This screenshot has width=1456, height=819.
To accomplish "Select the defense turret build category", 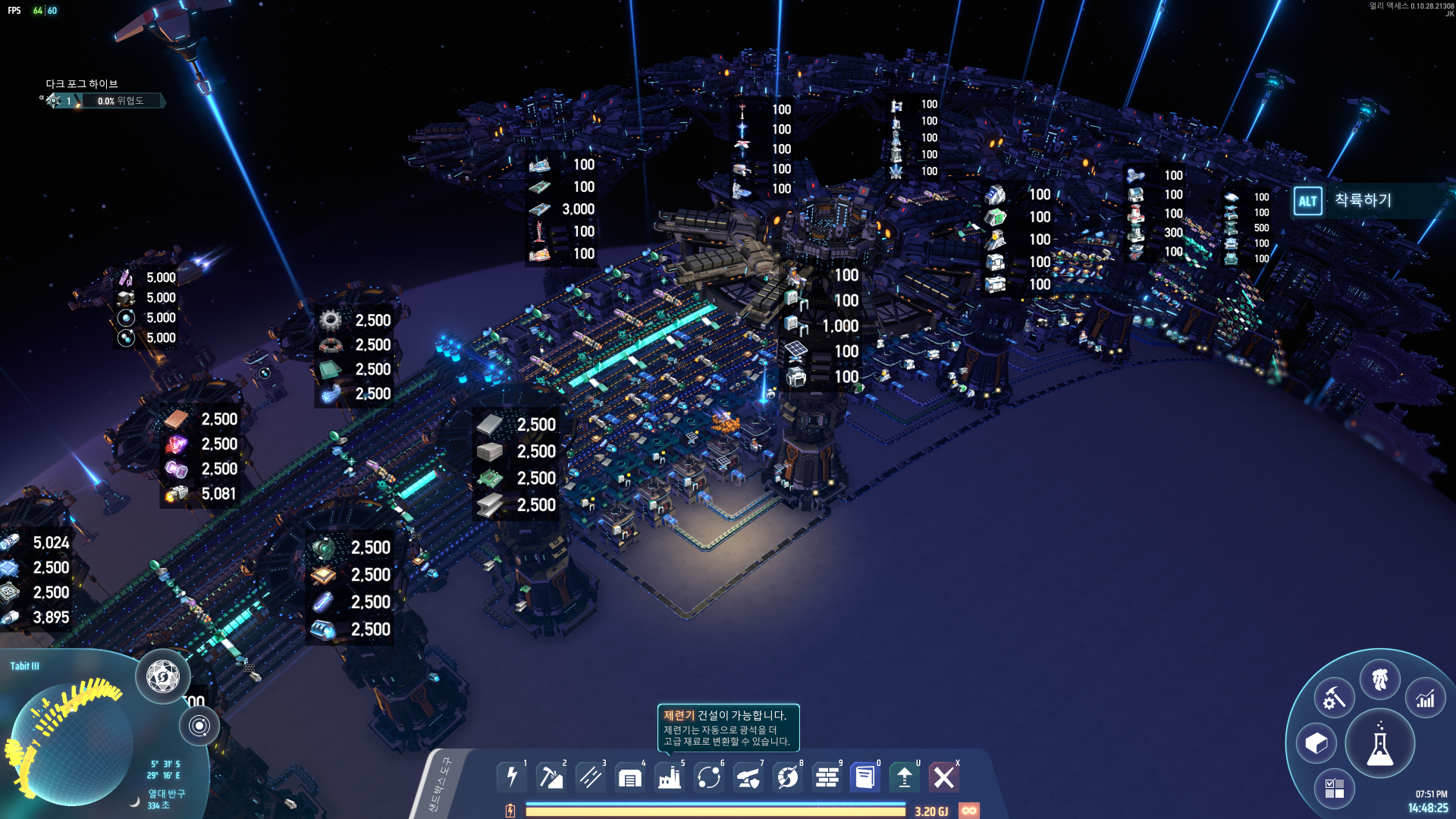I will (x=748, y=777).
